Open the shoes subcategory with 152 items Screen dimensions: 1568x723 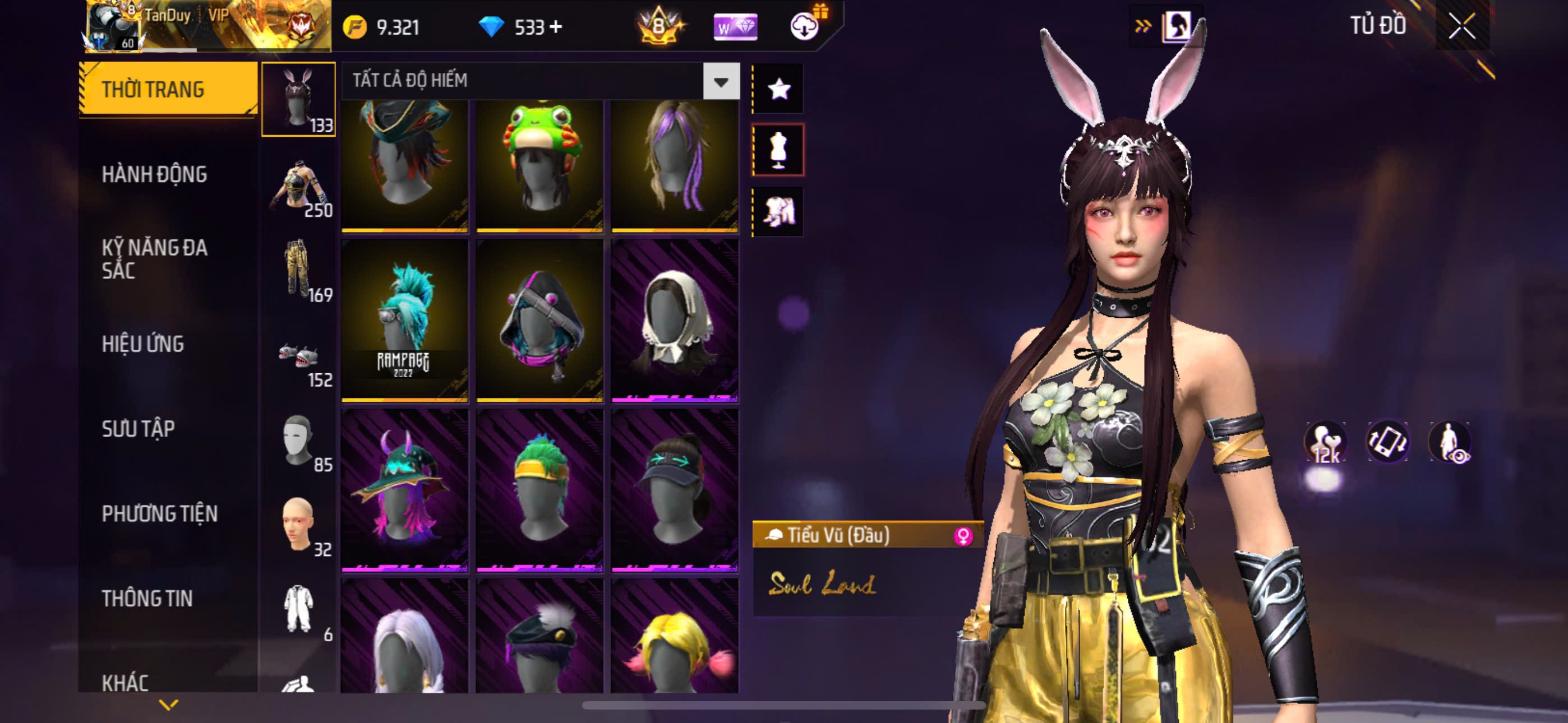(x=299, y=356)
